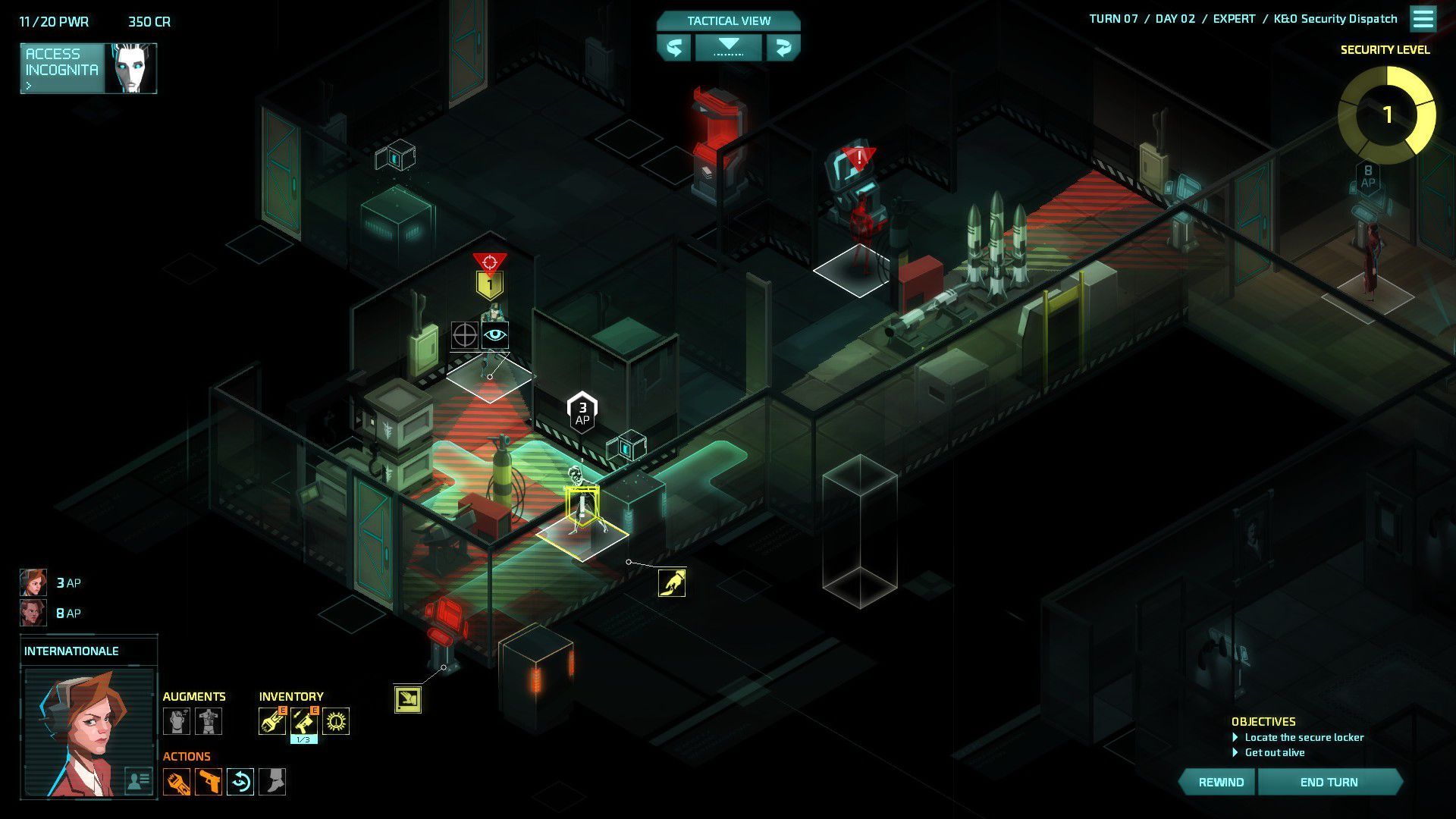Select the agent portrait with 3 AP
The height and width of the screenshot is (819, 1456).
[x=33, y=582]
